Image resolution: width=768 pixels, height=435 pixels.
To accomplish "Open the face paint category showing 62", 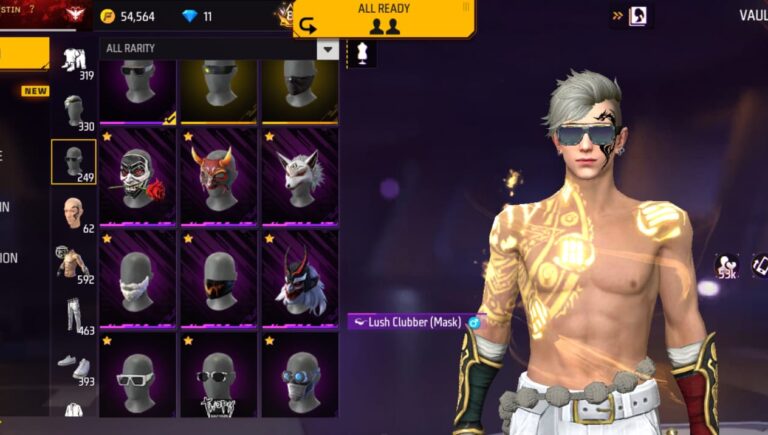I will click(x=74, y=213).
